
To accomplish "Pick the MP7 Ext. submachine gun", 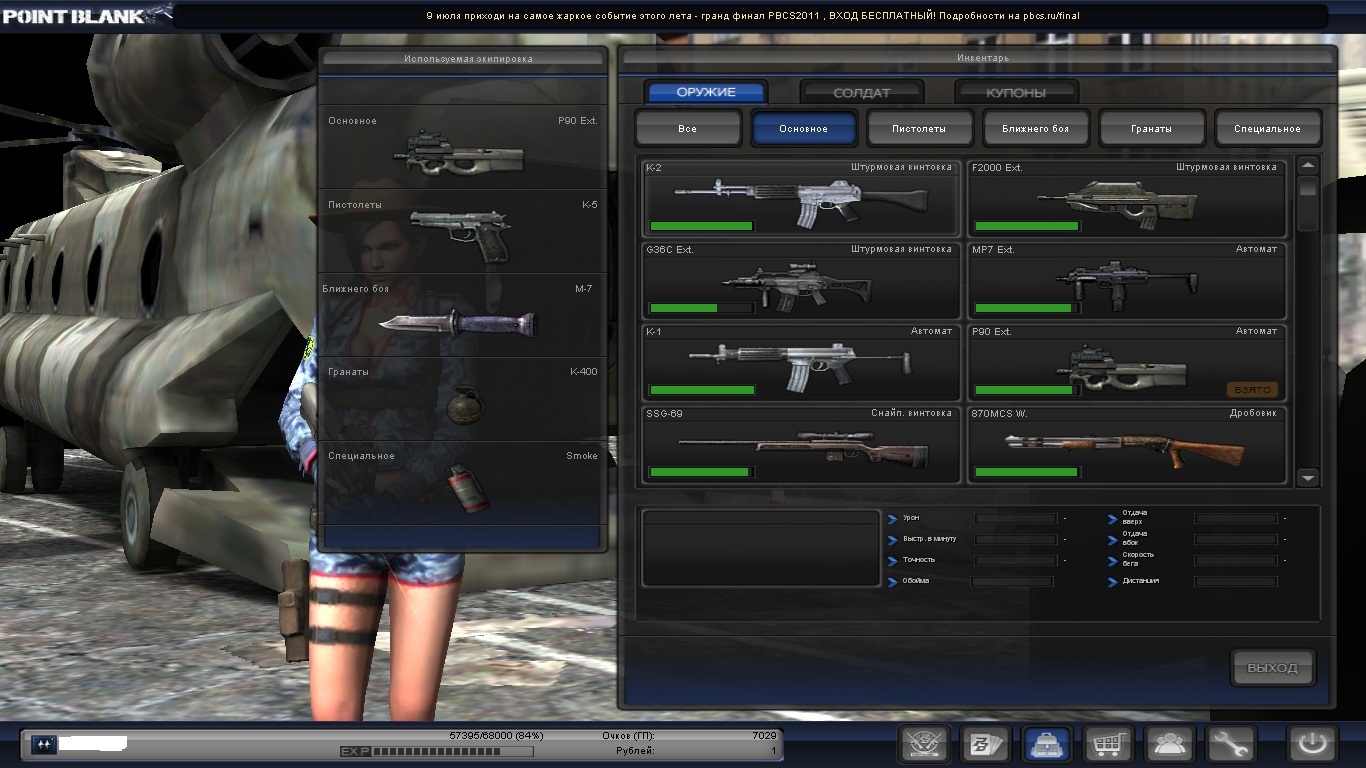I will pos(1126,280).
